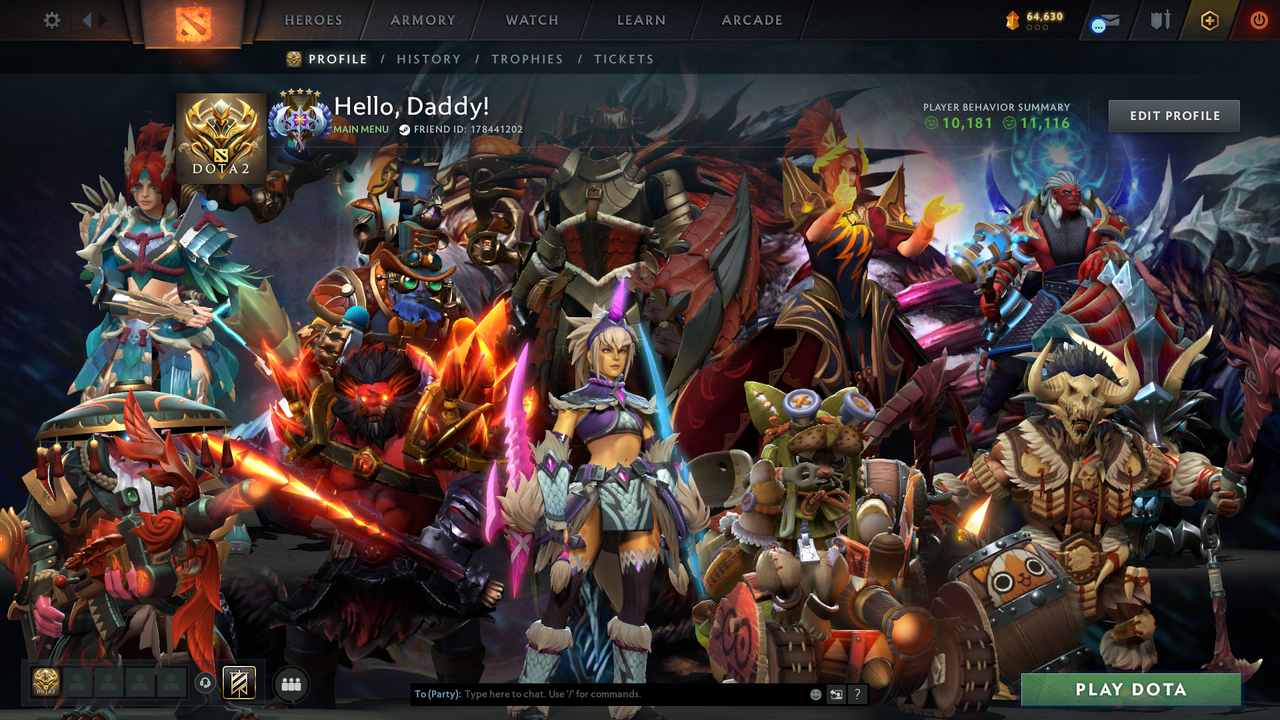The image size is (1280, 720).
Task: Open the mail inbox envelope icon
Action: pyautogui.click(x=1103, y=22)
